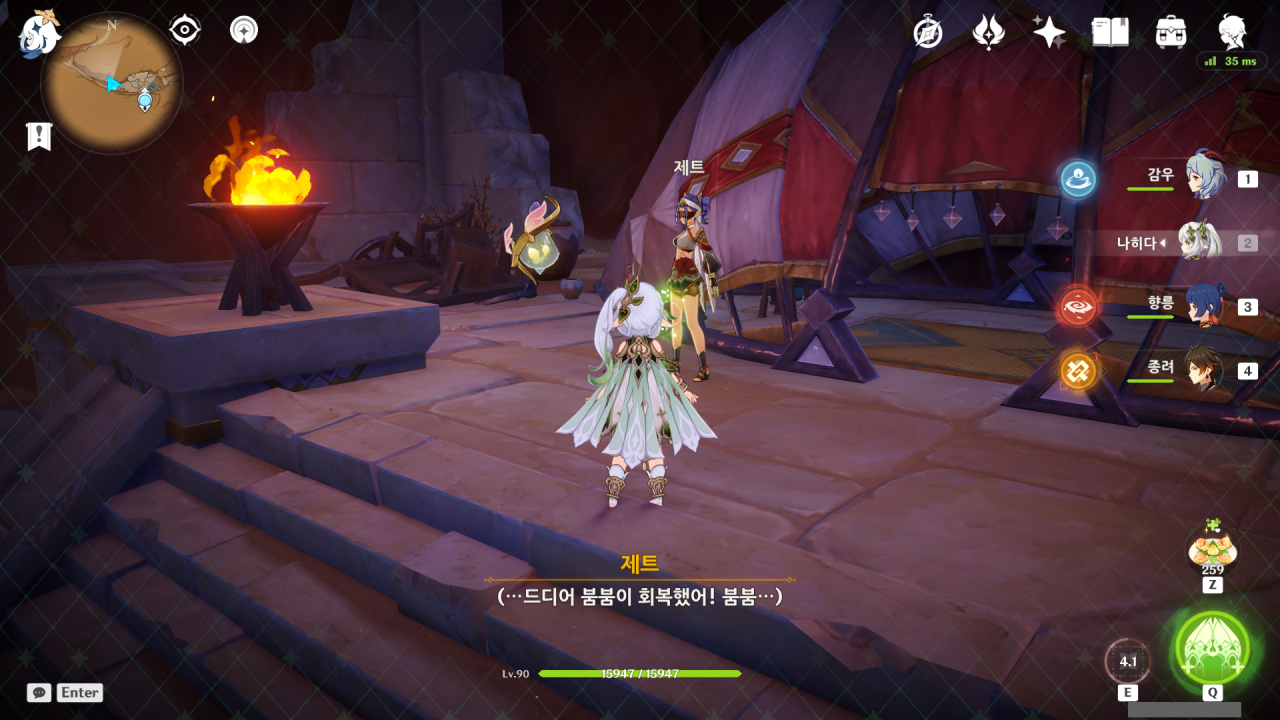Toggle the eye-shaped elemental sight icon
The width and height of the screenshot is (1280, 720).
click(185, 30)
